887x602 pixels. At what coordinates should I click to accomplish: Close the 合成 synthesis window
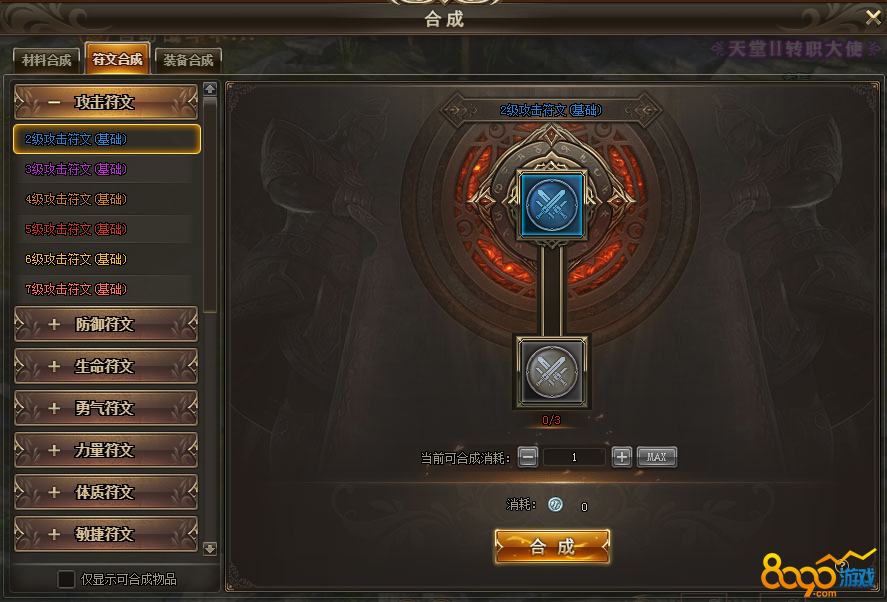tap(872, 16)
